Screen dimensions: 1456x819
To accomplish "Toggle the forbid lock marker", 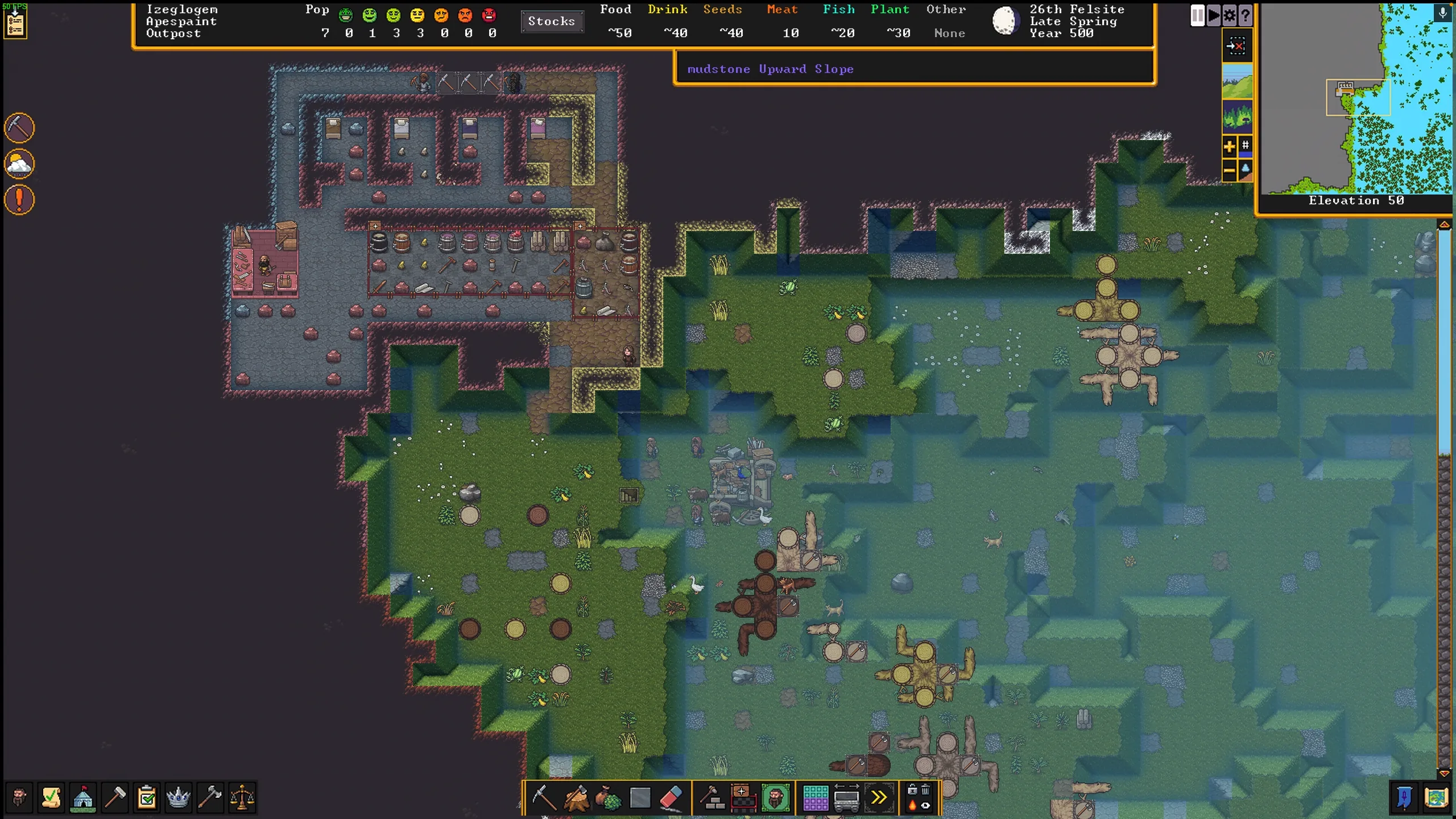I will click(x=913, y=791).
